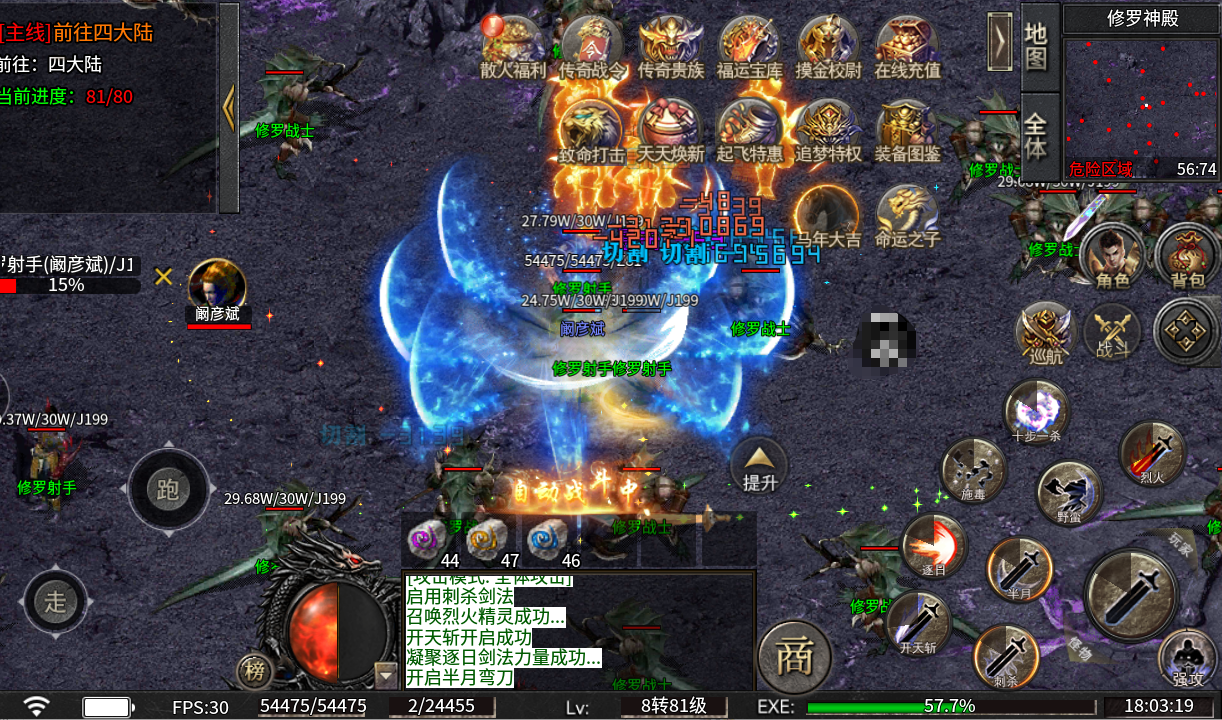The image size is (1222, 720).
Task: Open the 榜 ranking button
Action: (255, 672)
